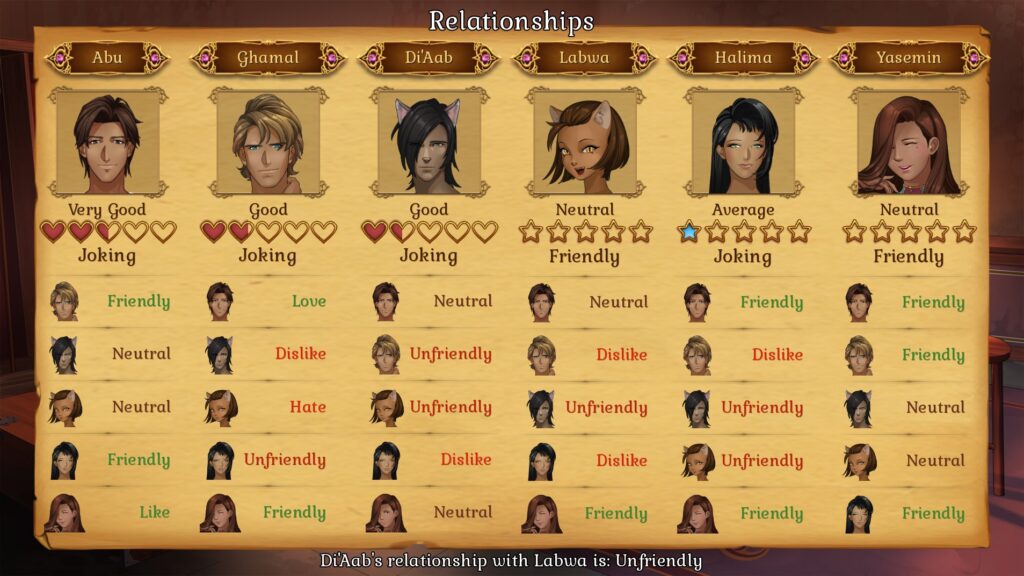This screenshot has width=1024, height=576.
Task: Select the Labwa name banner
Action: click(585, 57)
